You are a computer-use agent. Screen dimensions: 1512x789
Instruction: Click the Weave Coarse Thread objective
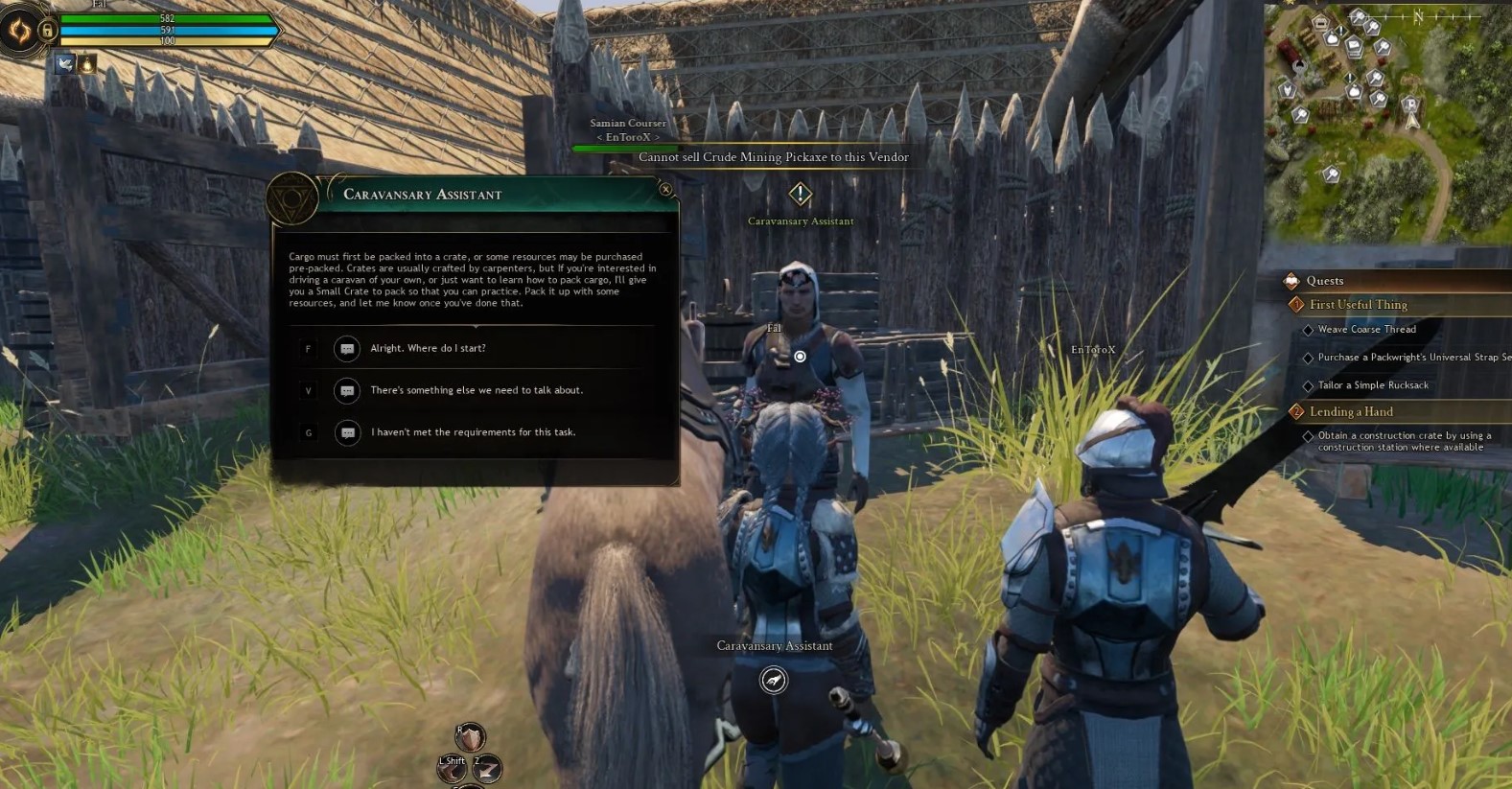[x=1366, y=330]
